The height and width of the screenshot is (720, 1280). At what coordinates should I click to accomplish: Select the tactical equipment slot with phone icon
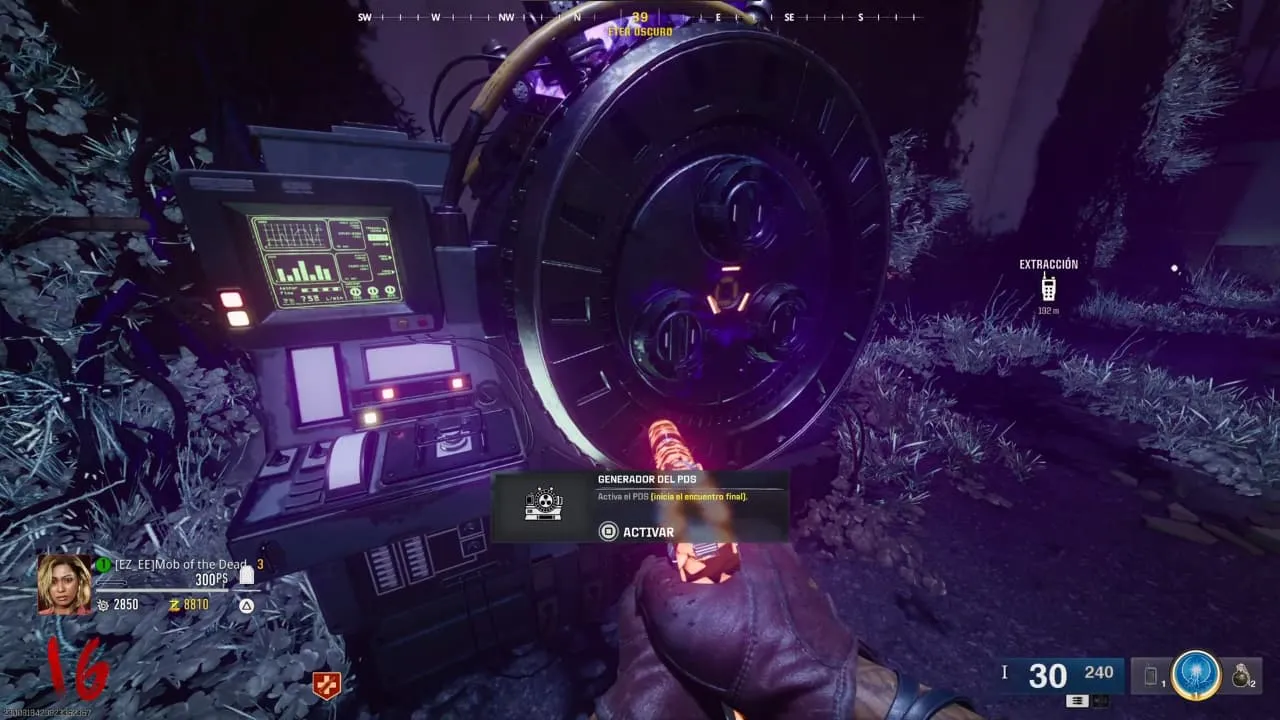[1151, 677]
